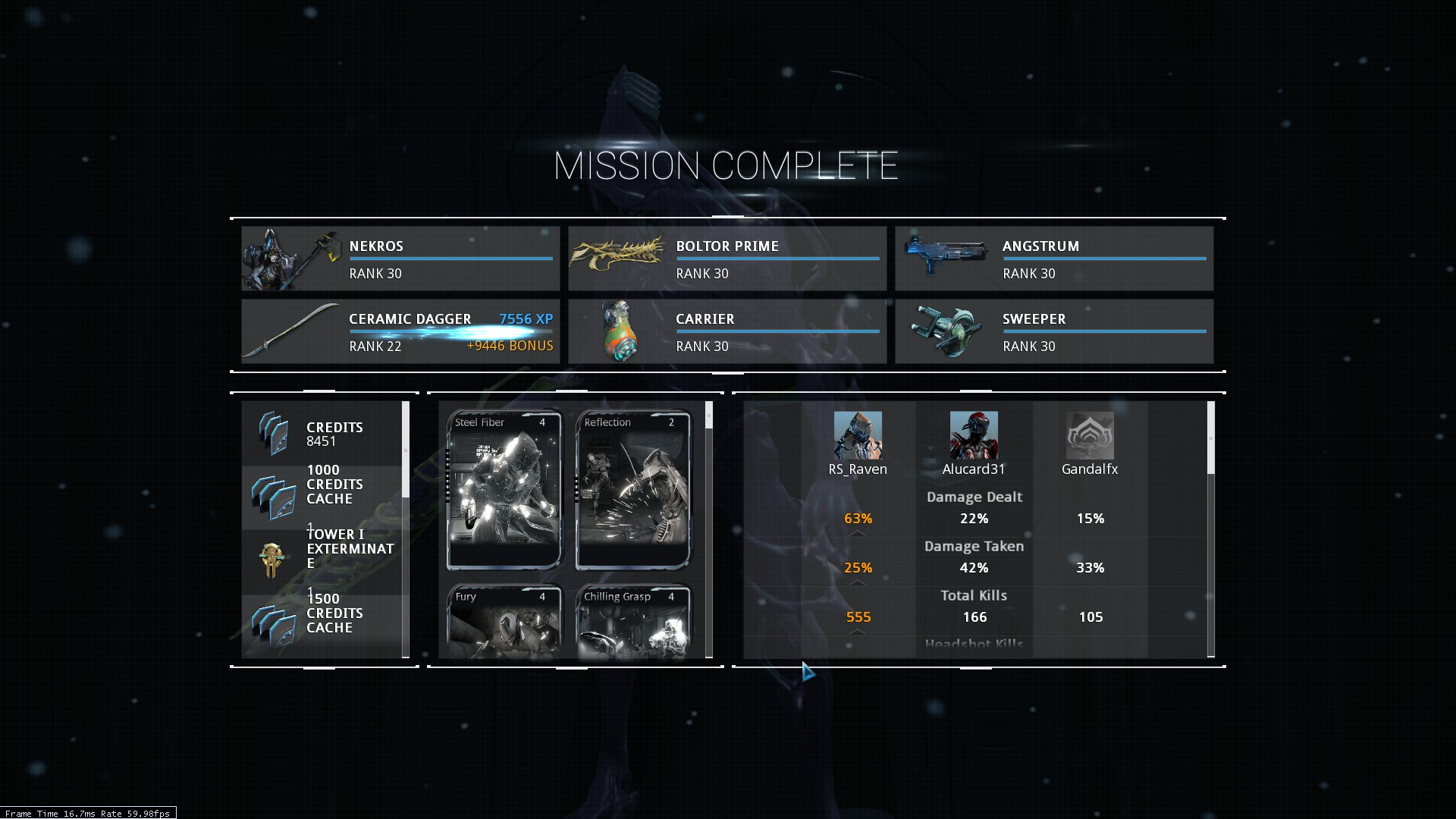The height and width of the screenshot is (819, 1456).
Task: Select Alucard31's player avatar
Action: (974, 435)
